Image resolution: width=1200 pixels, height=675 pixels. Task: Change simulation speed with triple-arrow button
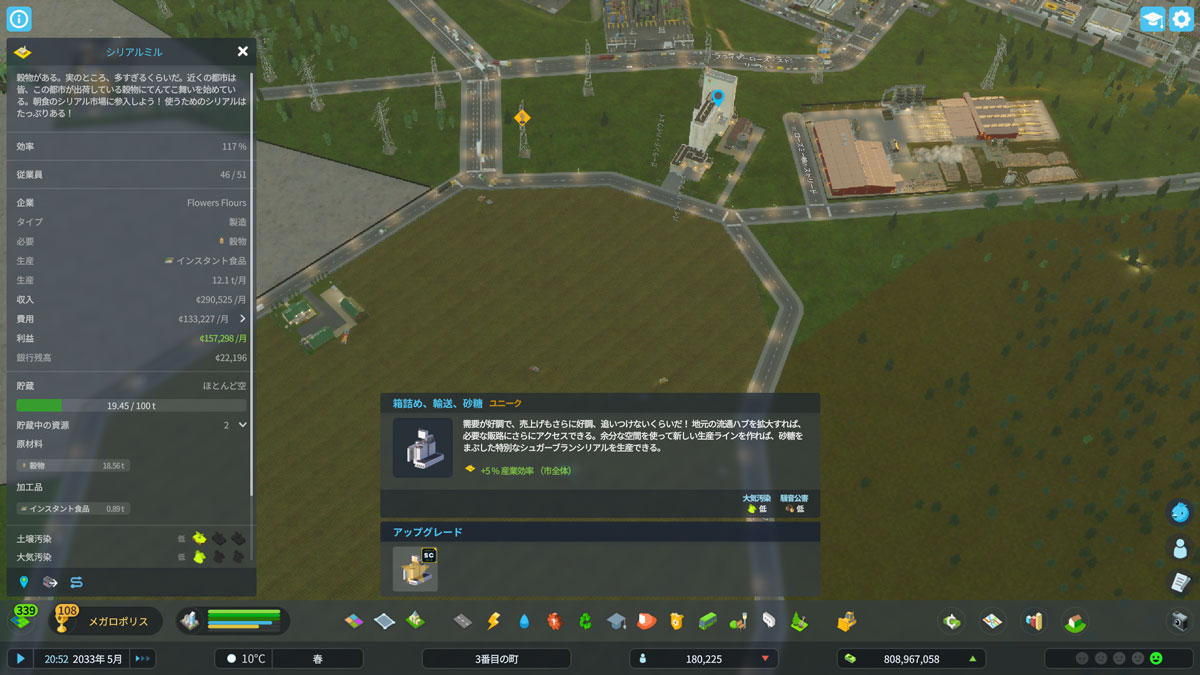(143, 659)
